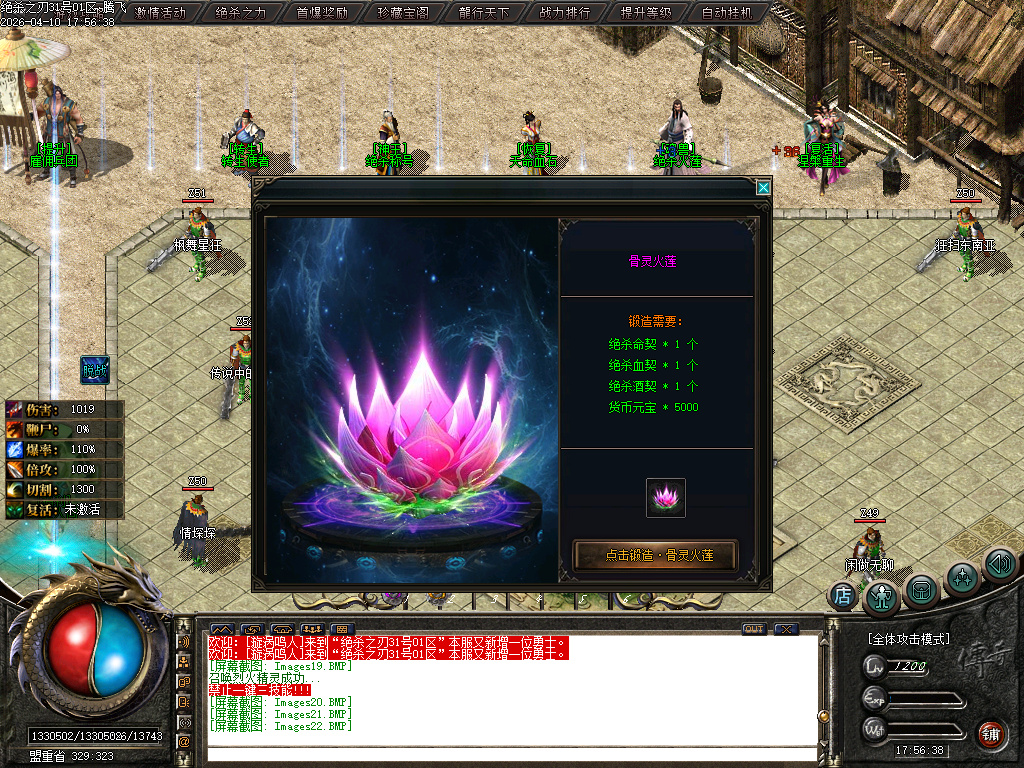
Task: Show the 战力排行 power ranking
Action: pos(565,13)
